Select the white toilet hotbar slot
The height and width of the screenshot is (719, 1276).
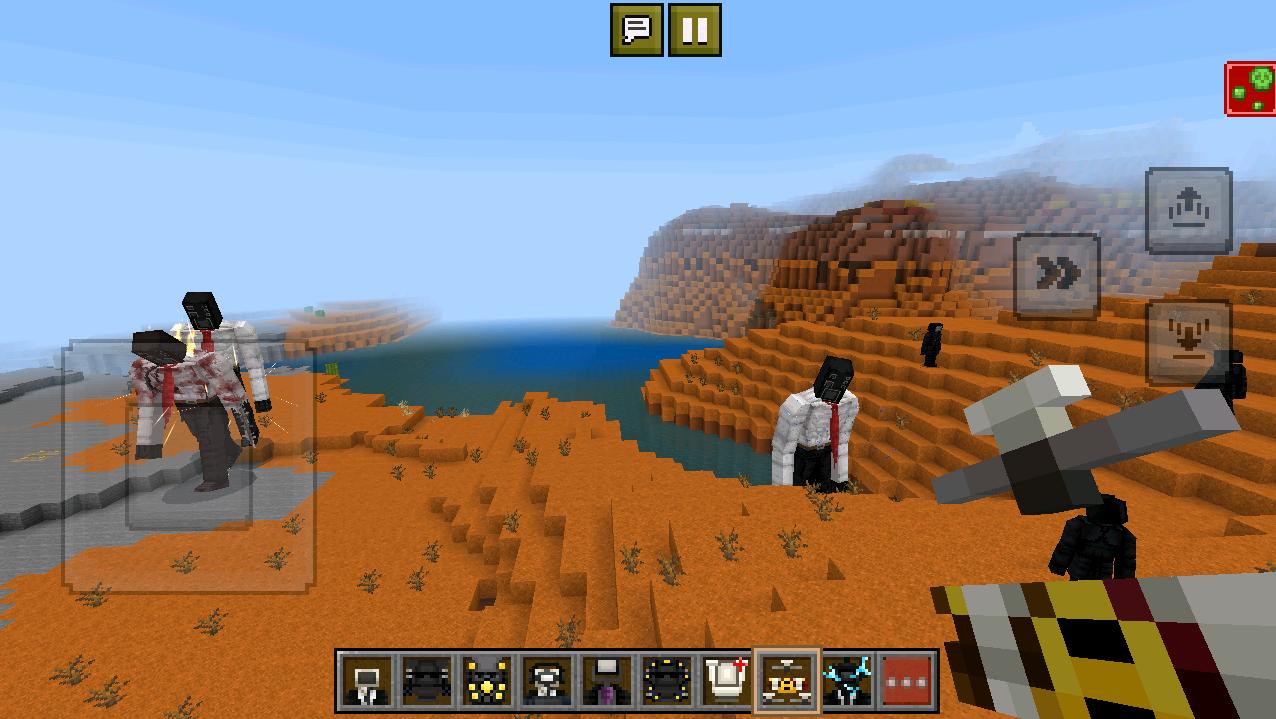point(727,681)
